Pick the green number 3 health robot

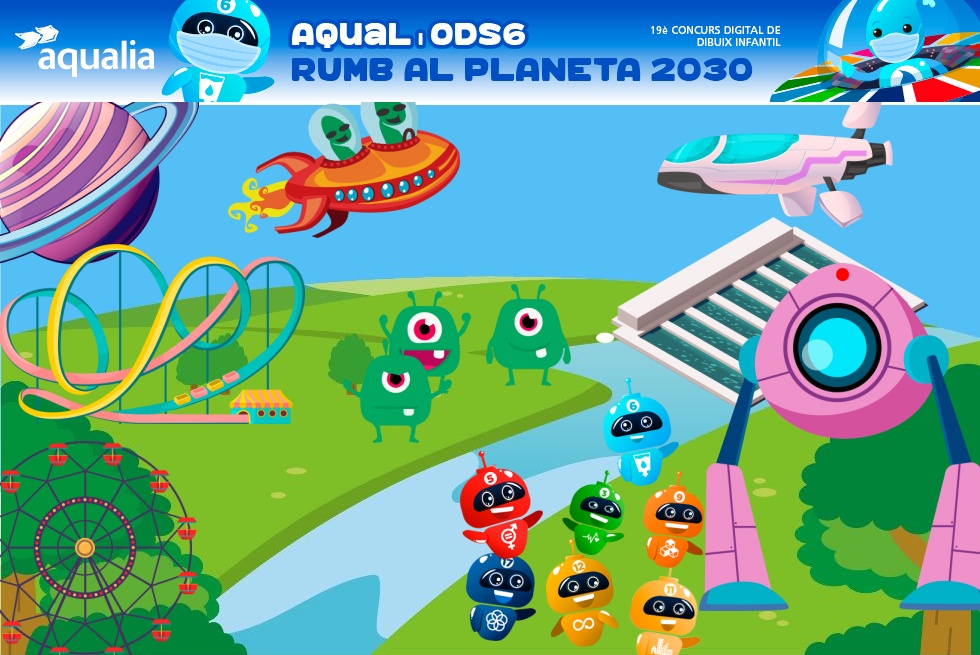pos(596,517)
